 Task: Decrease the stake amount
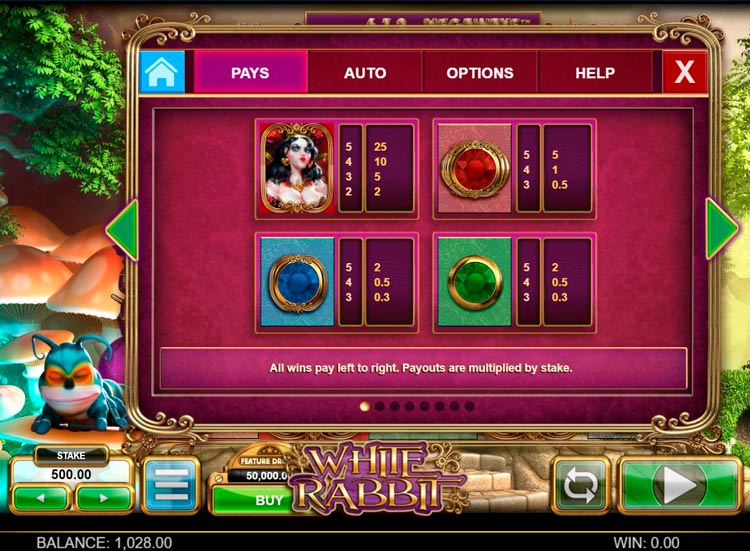pyautogui.click(x=41, y=496)
